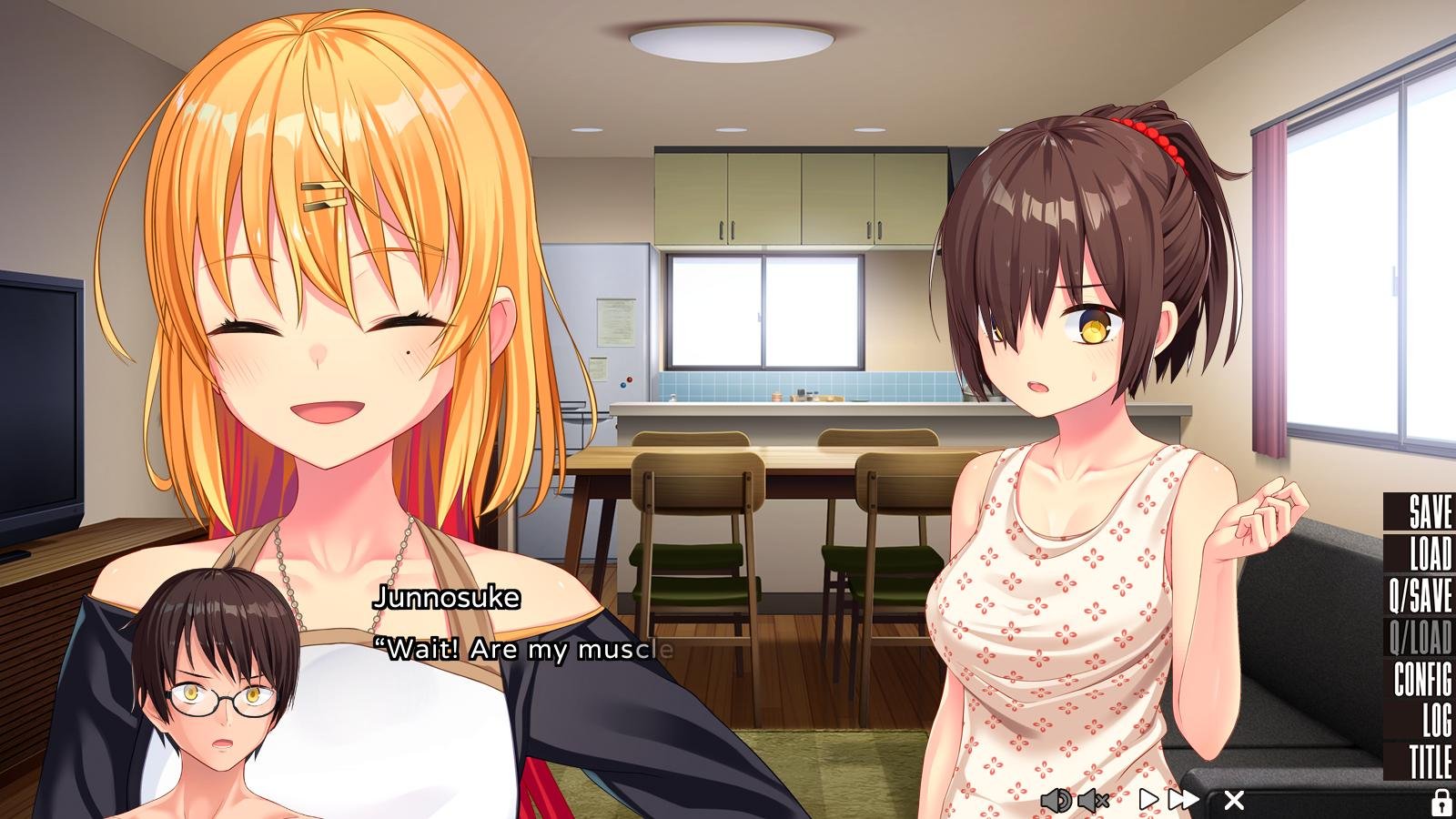
Task: Replay voice with the speaker icon
Action: coord(1056,801)
